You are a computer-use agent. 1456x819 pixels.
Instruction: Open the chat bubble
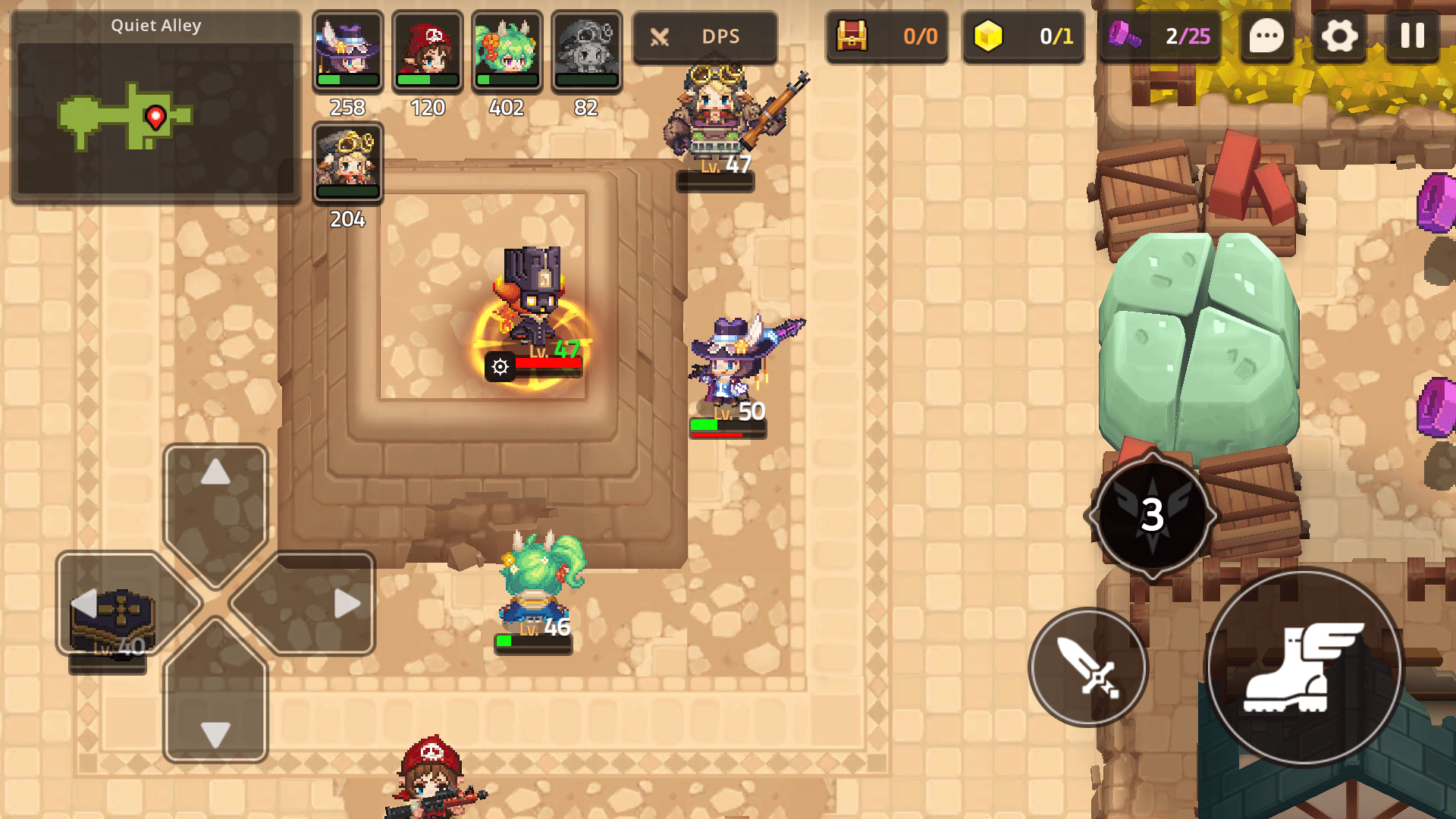(1266, 36)
